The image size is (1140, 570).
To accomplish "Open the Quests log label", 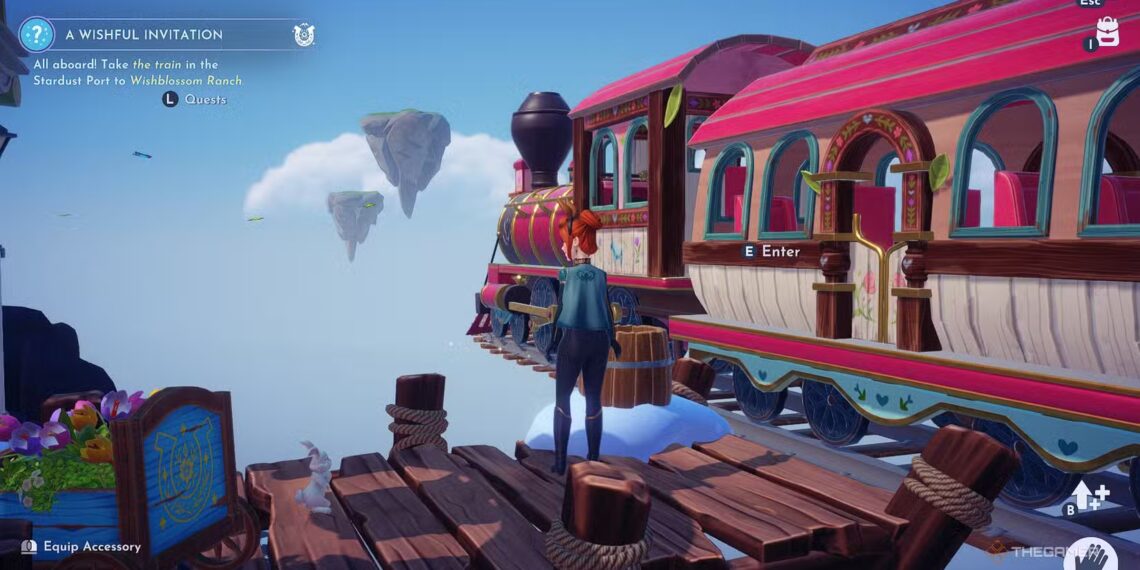I will [x=205, y=99].
